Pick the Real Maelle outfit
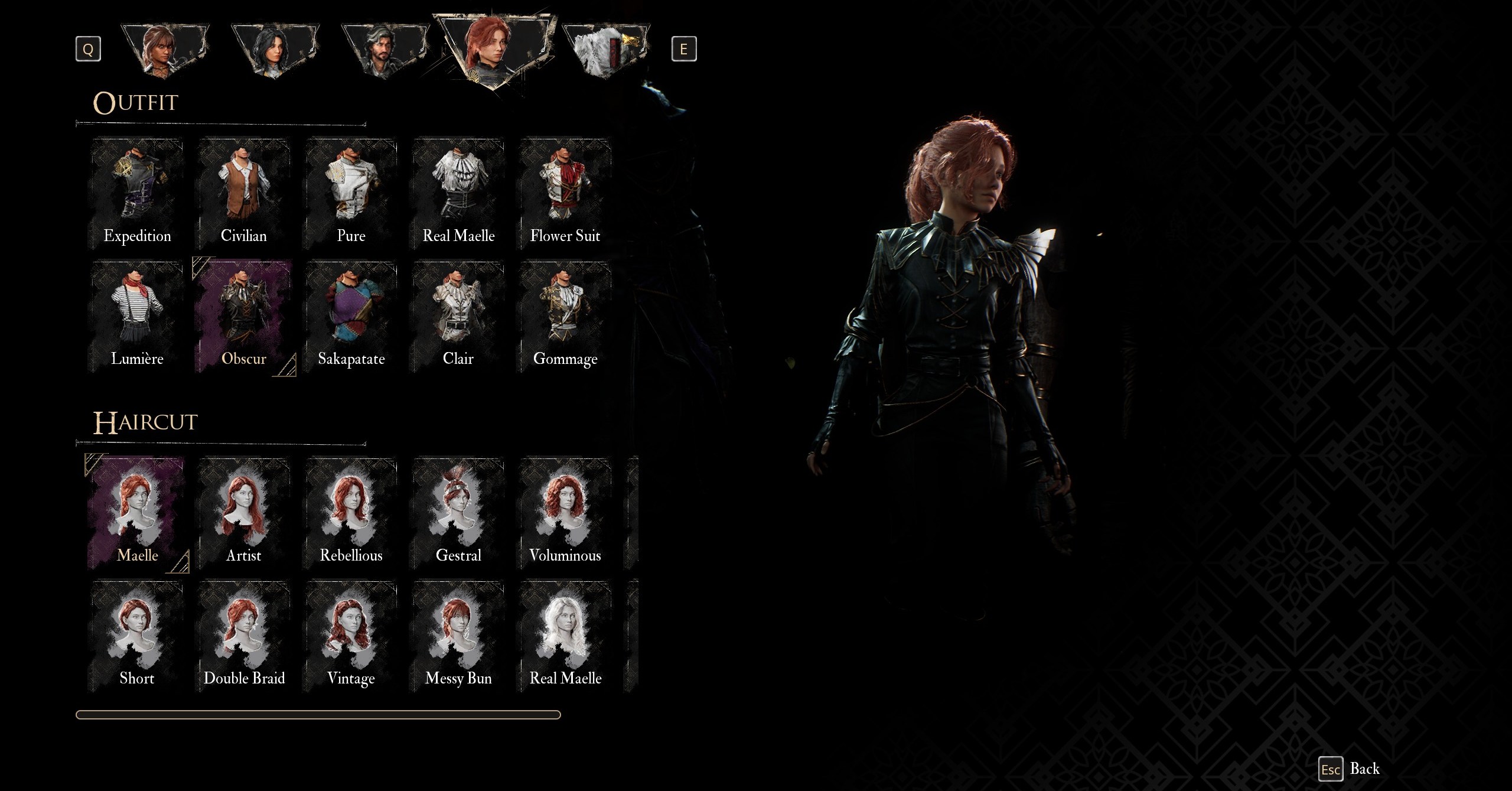Viewport: 1512px width, 791px height. [458, 194]
